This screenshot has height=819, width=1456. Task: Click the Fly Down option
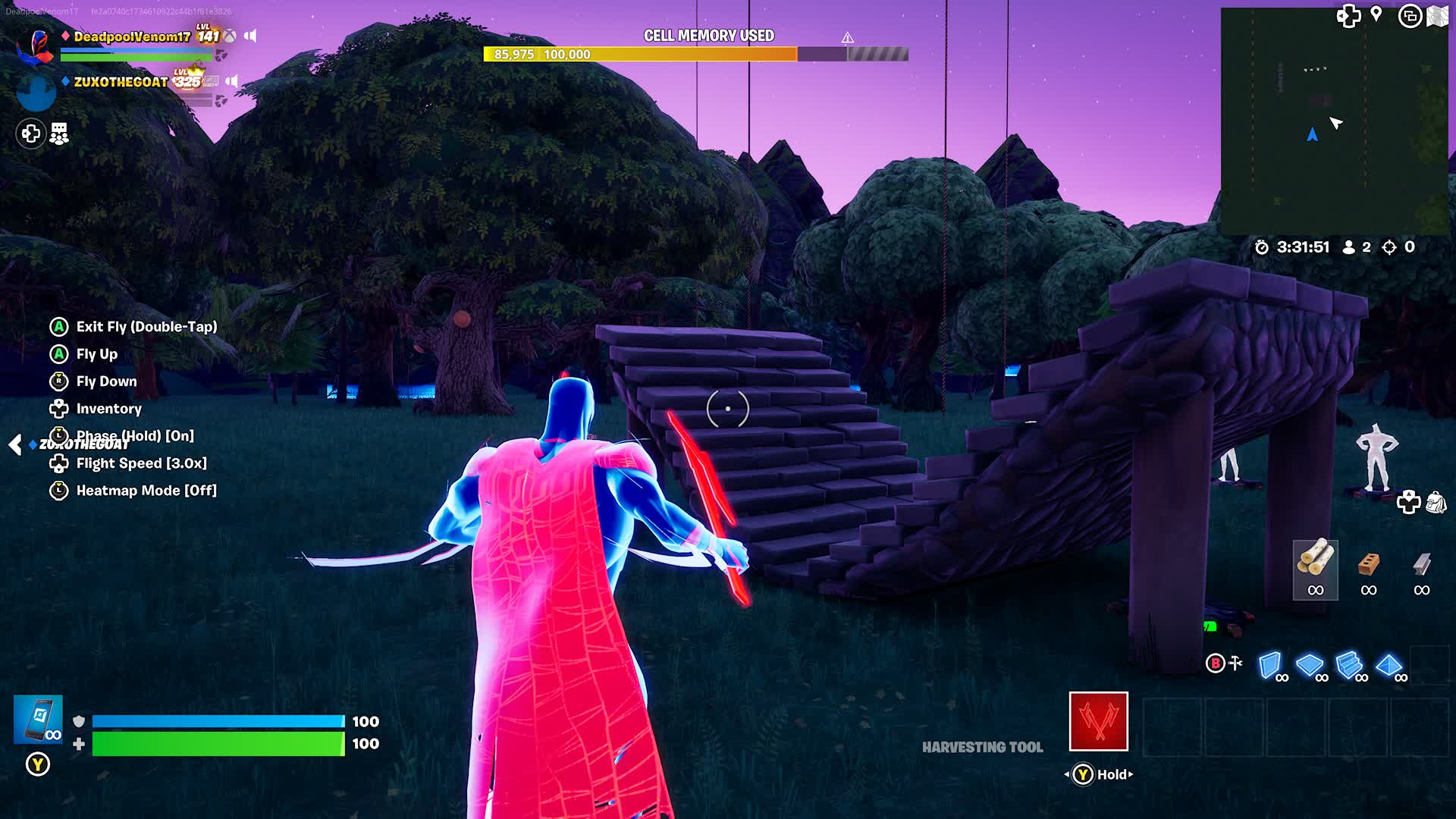coord(105,381)
